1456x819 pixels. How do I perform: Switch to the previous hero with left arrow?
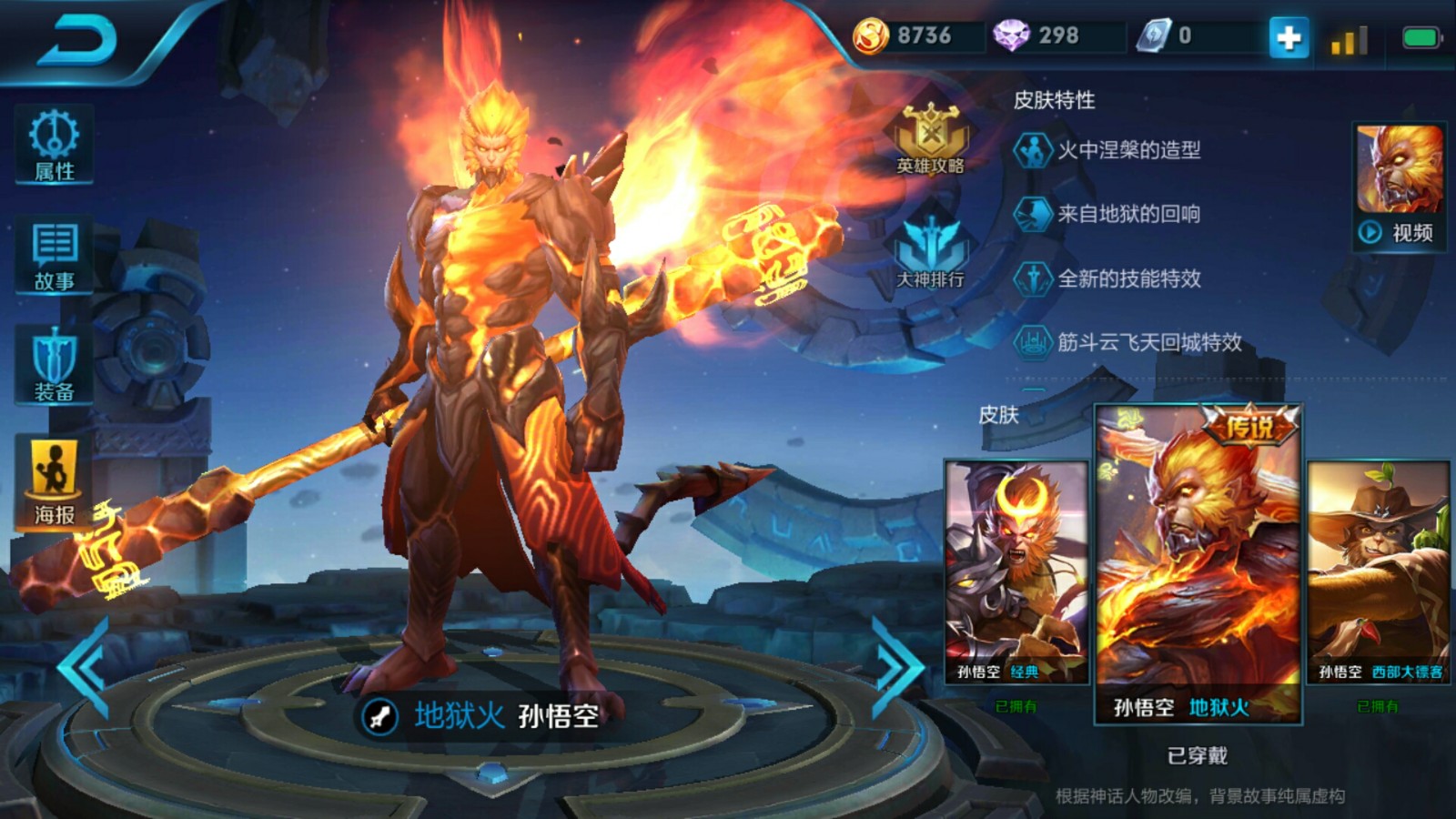[85, 667]
